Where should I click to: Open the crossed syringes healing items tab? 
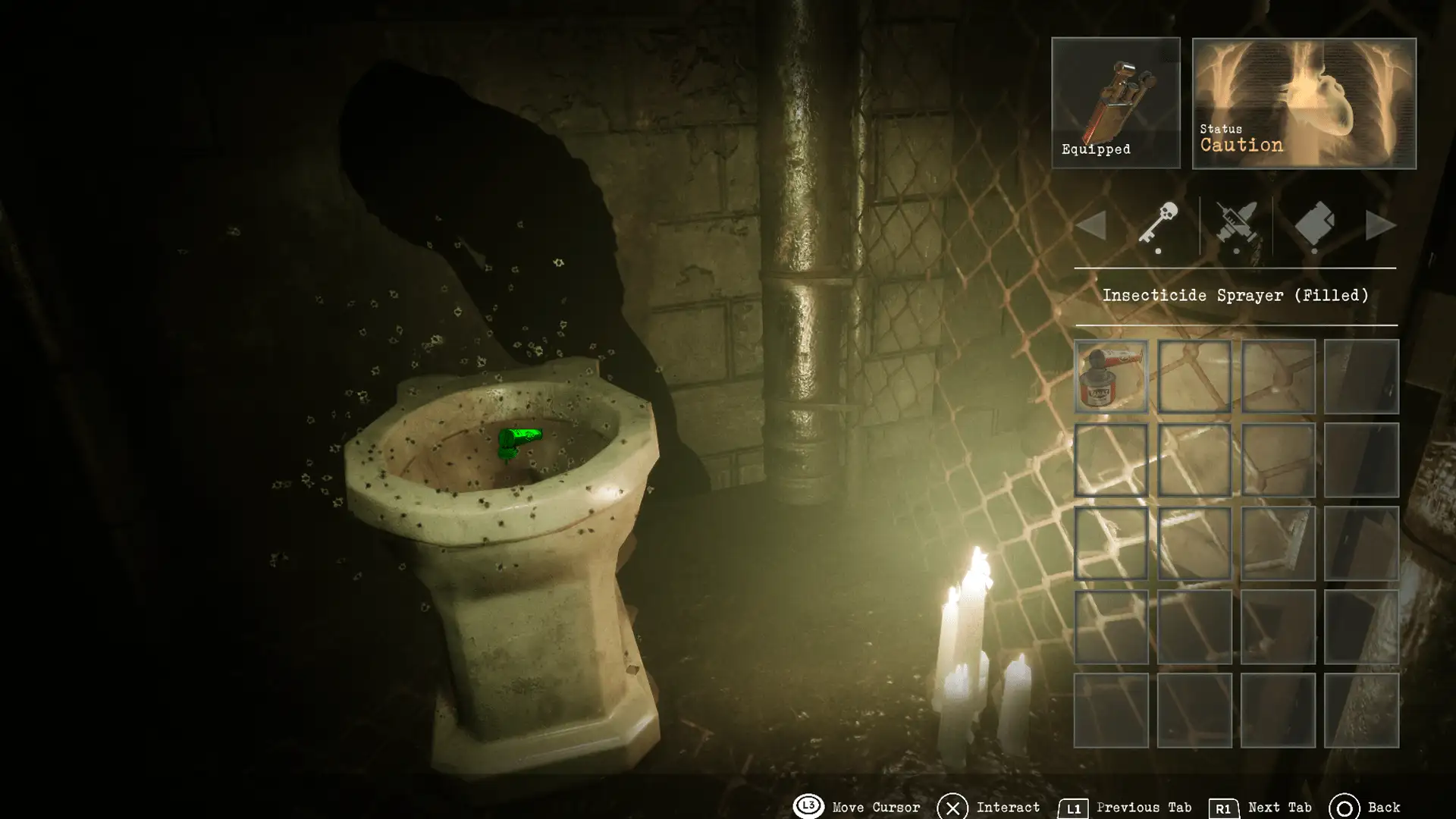pyautogui.click(x=1236, y=225)
